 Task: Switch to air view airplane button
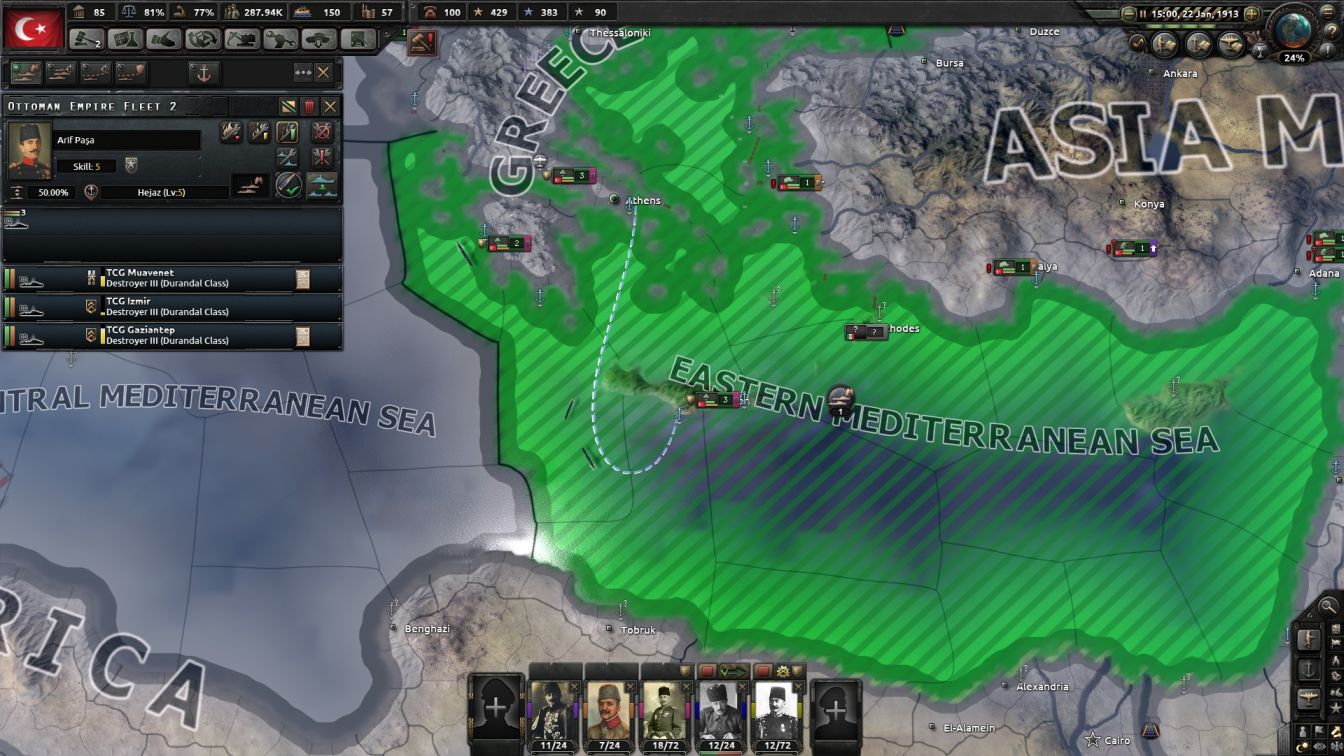[x=1309, y=697]
